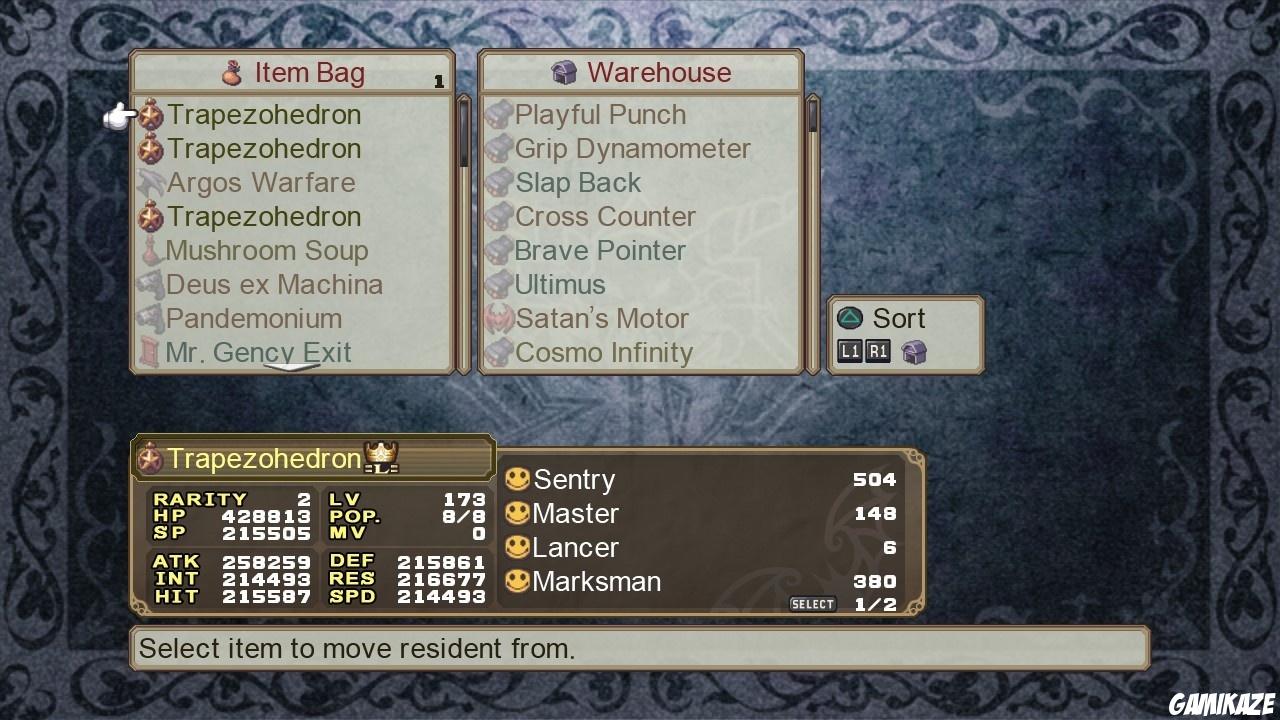Screen dimensions: 1280x720
Task: Click the Warehouse treasure chest icon
Action: point(566,72)
